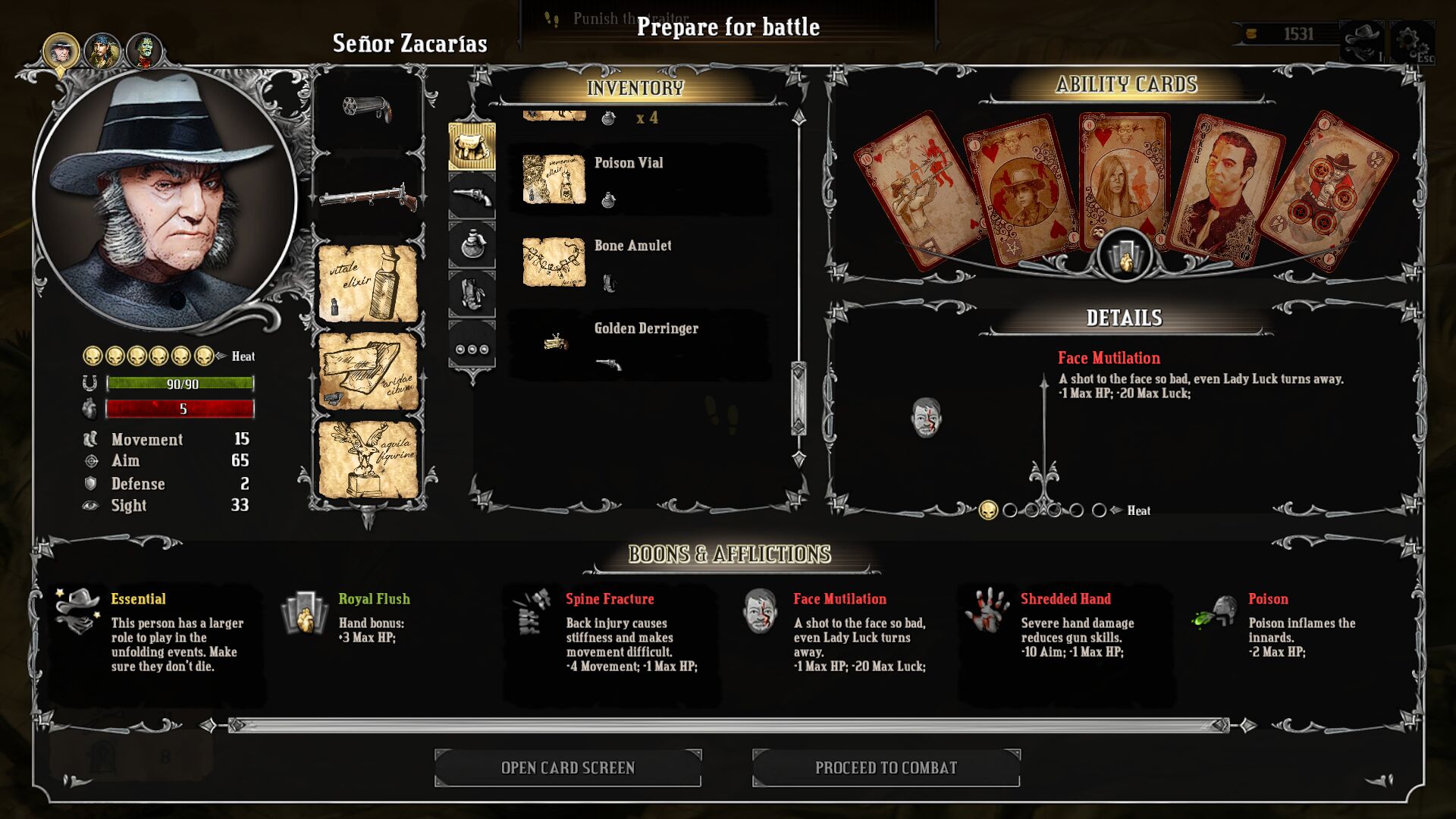Open the settings gear icon
The height and width of the screenshot is (819, 1456).
pos(1411,41)
